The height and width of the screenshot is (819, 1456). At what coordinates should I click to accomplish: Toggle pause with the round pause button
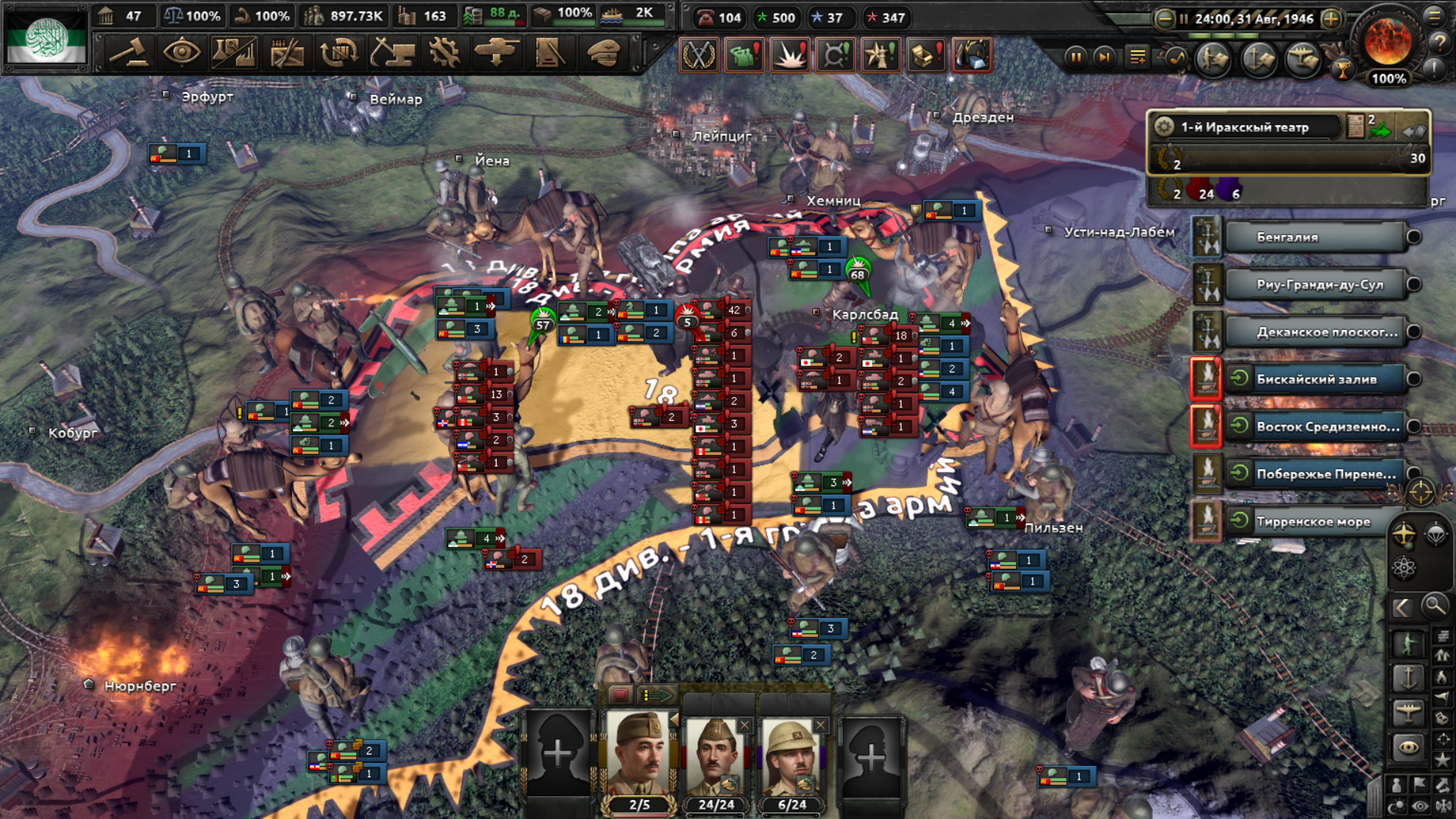pyautogui.click(x=1075, y=57)
